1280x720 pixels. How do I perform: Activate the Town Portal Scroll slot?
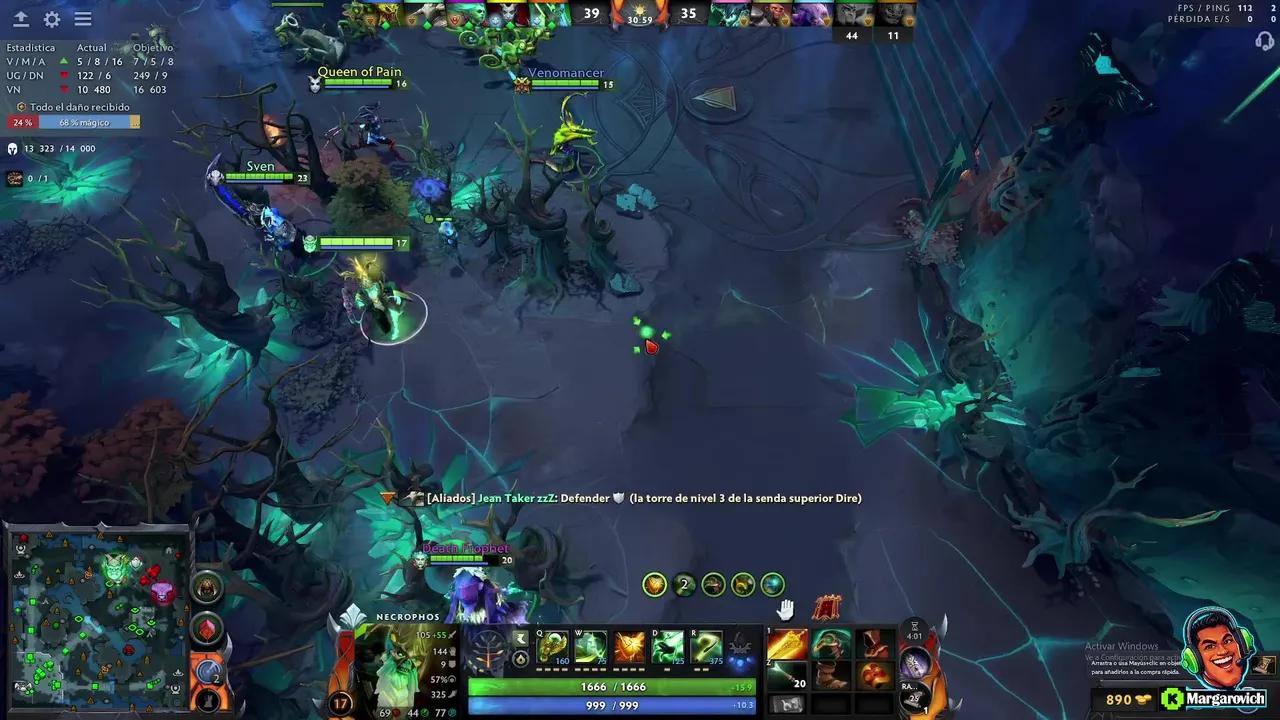(787, 704)
